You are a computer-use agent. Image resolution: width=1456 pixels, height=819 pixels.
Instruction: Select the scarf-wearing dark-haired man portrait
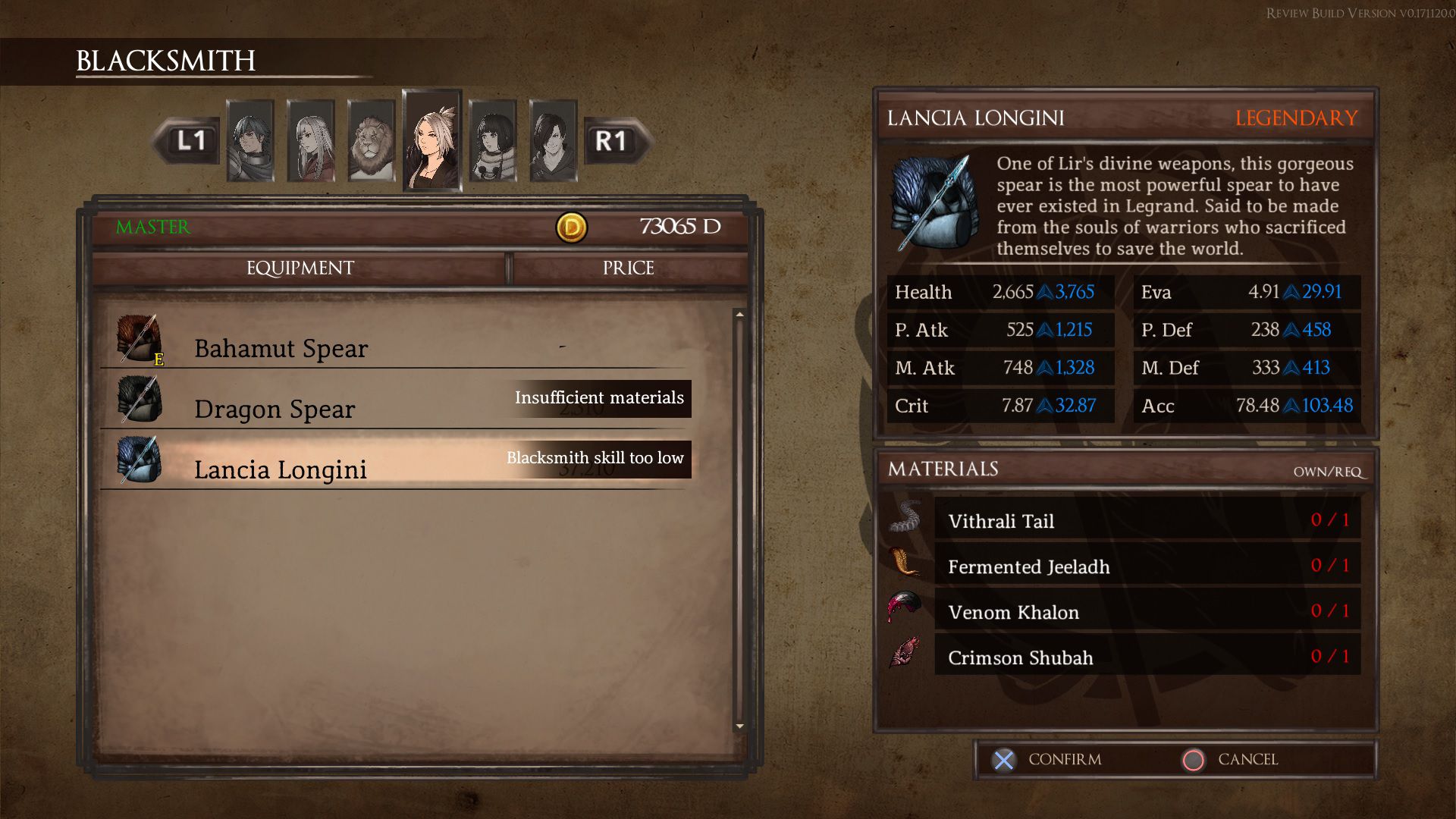pyautogui.click(x=250, y=141)
